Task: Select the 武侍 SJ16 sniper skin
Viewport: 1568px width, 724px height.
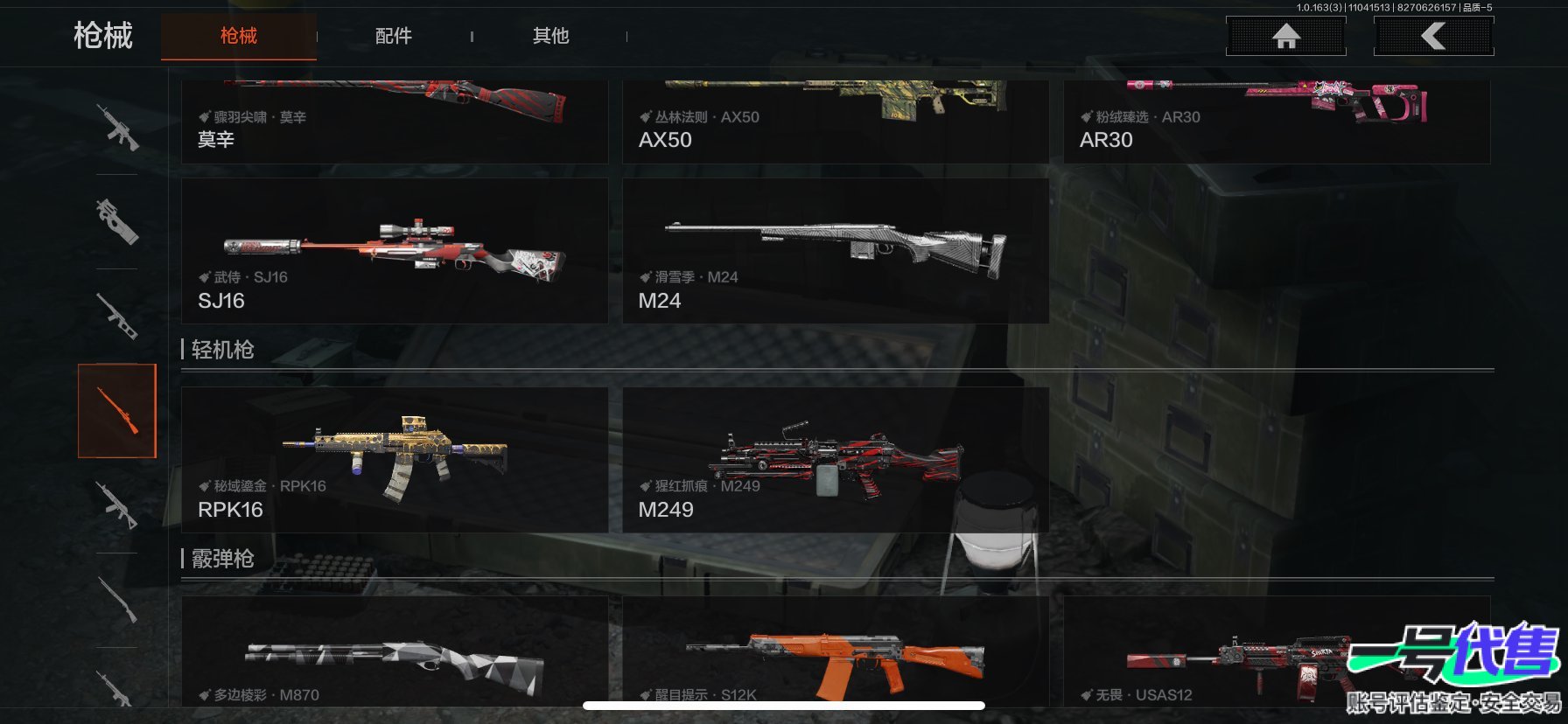Action: (x=394, y=251)
